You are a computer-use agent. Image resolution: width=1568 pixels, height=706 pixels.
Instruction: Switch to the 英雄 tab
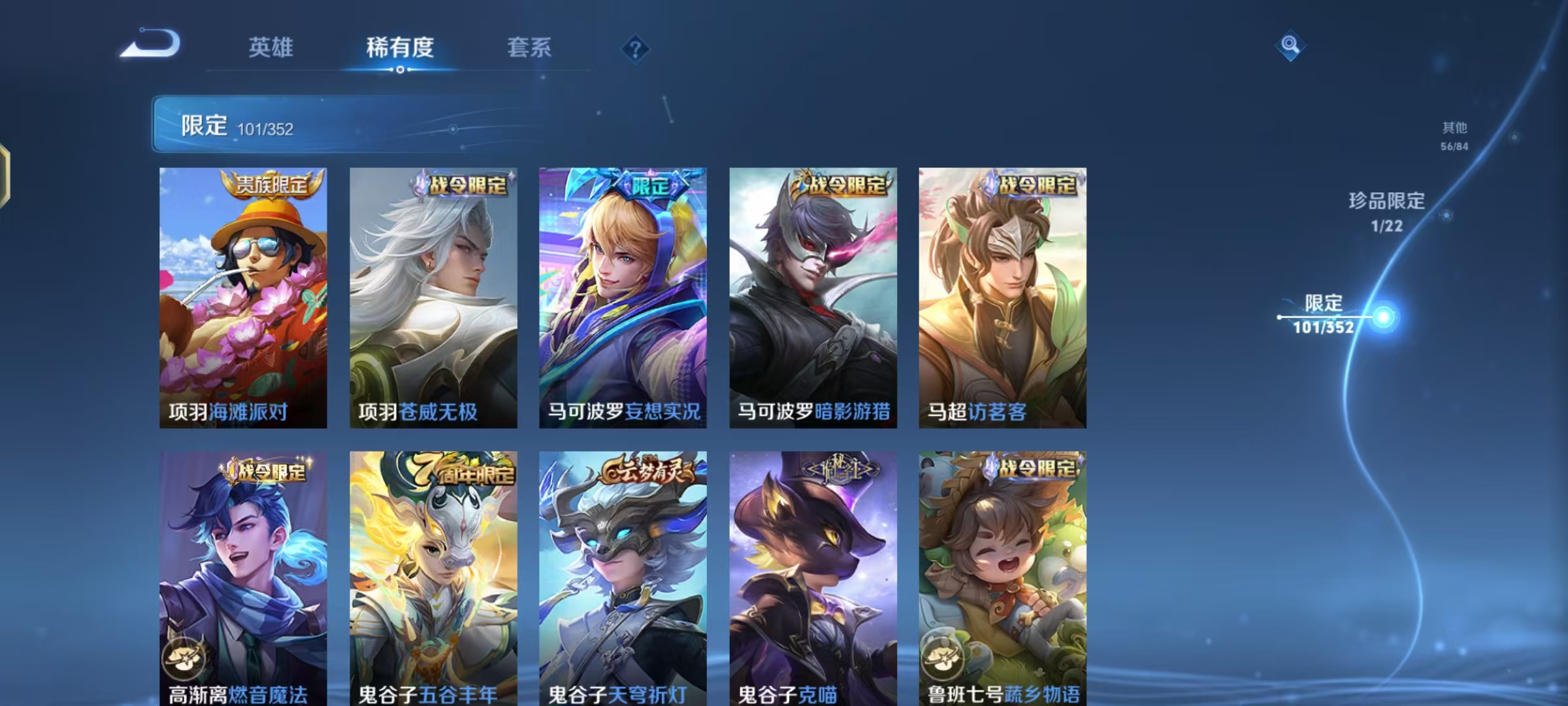tap(272, 47)
